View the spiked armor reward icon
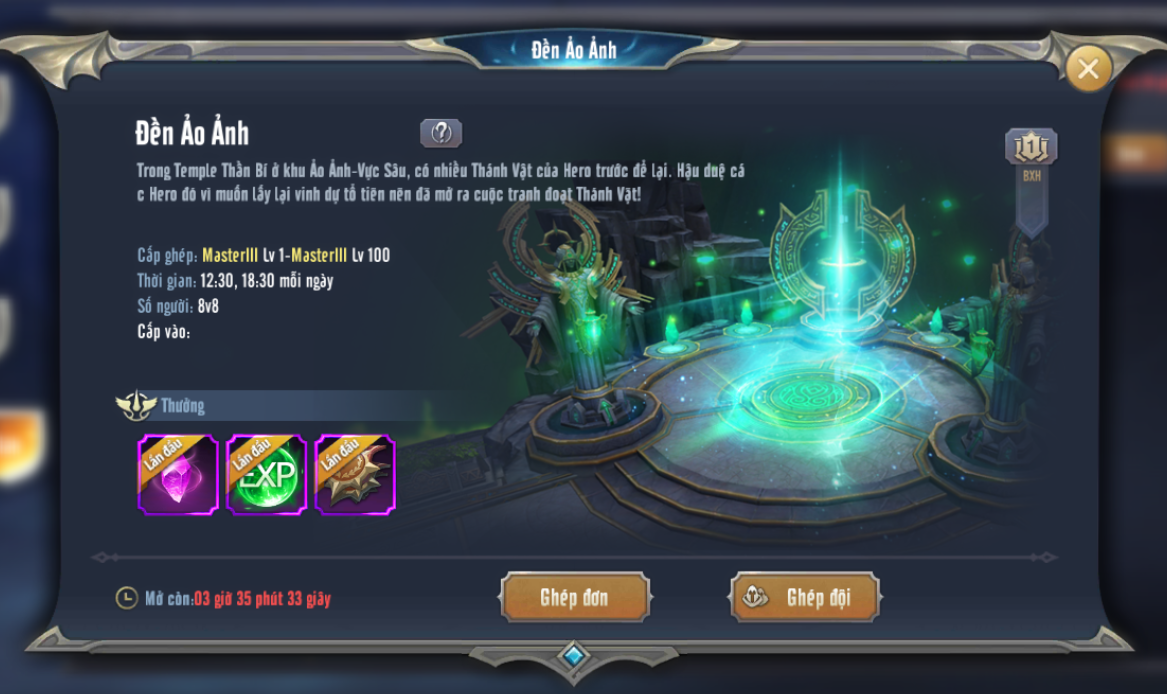The width and height of the screenshot is (1167, 694). pos(355,475)
